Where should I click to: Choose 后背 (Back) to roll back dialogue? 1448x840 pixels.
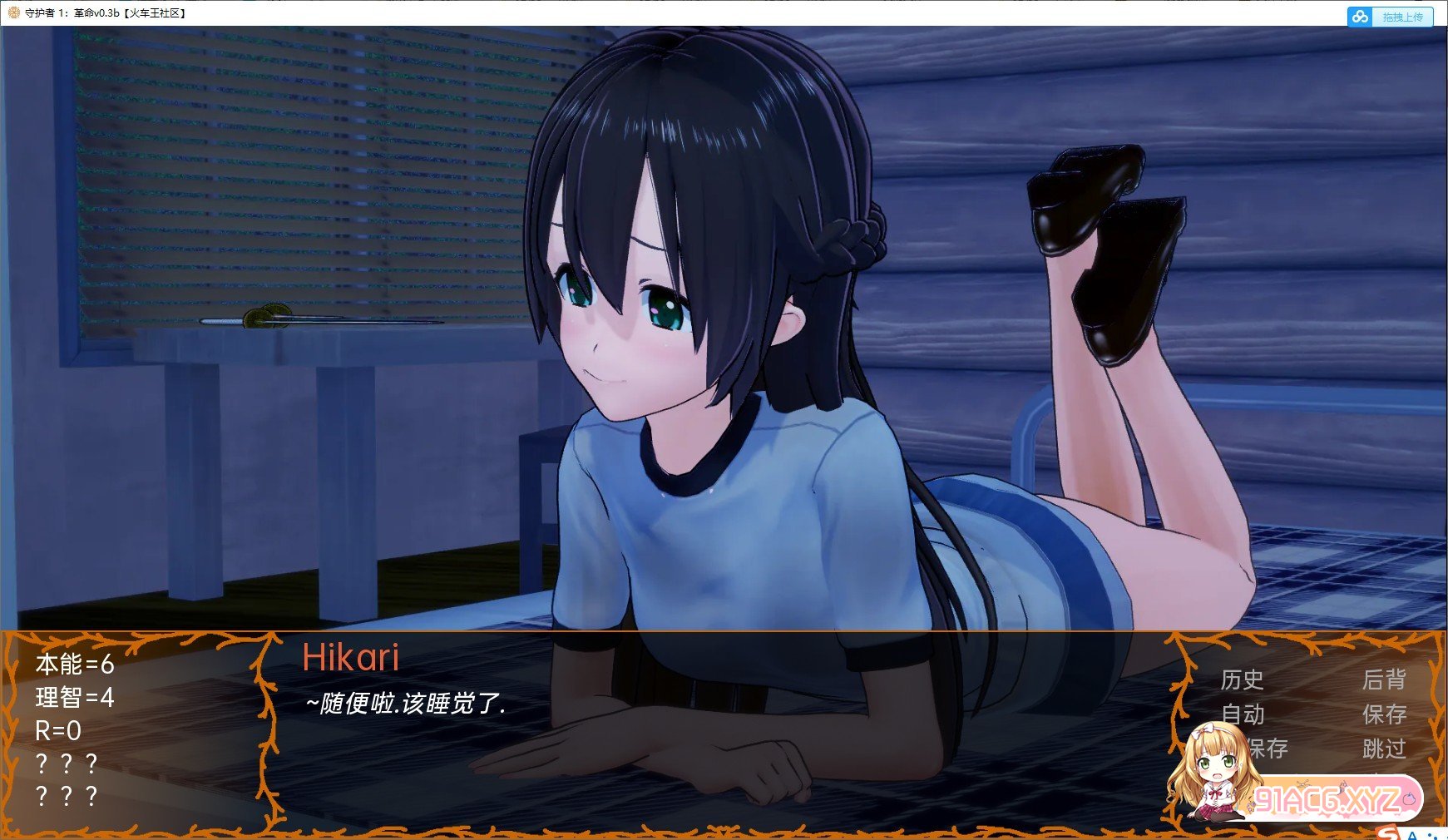pos(1384,680)
